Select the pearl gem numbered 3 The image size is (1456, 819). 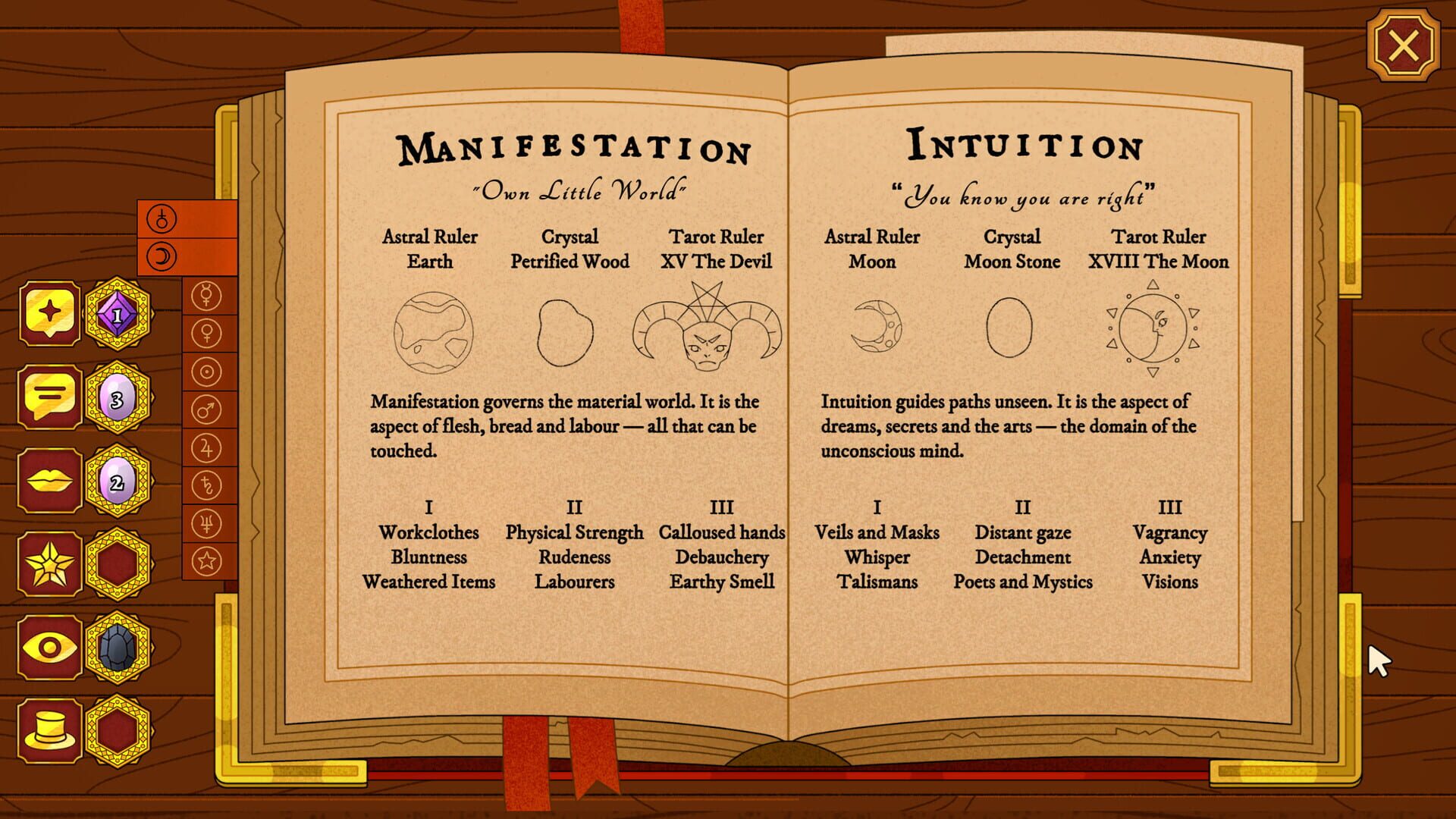click(118, 397)
